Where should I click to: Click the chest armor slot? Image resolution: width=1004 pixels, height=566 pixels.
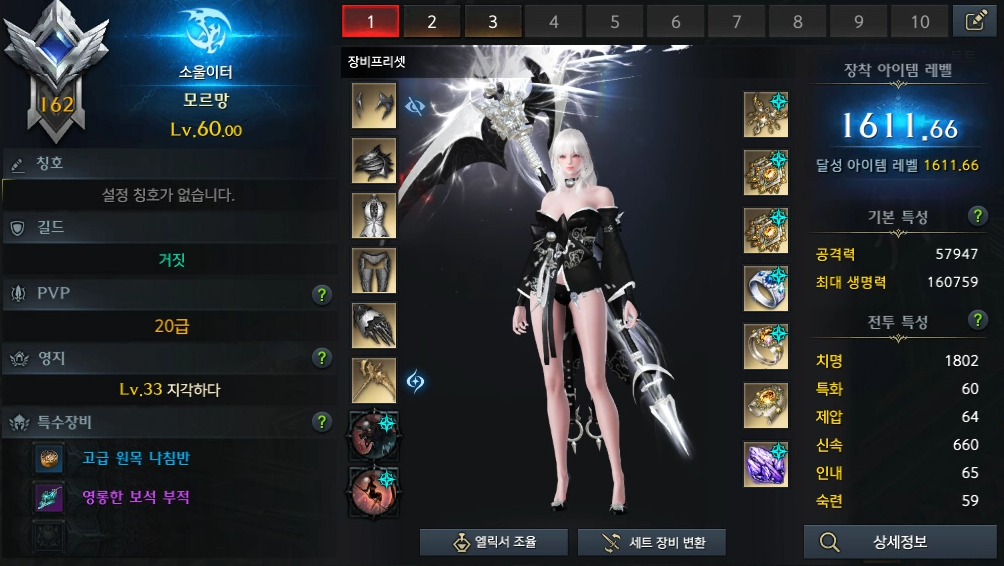point(374,215)
